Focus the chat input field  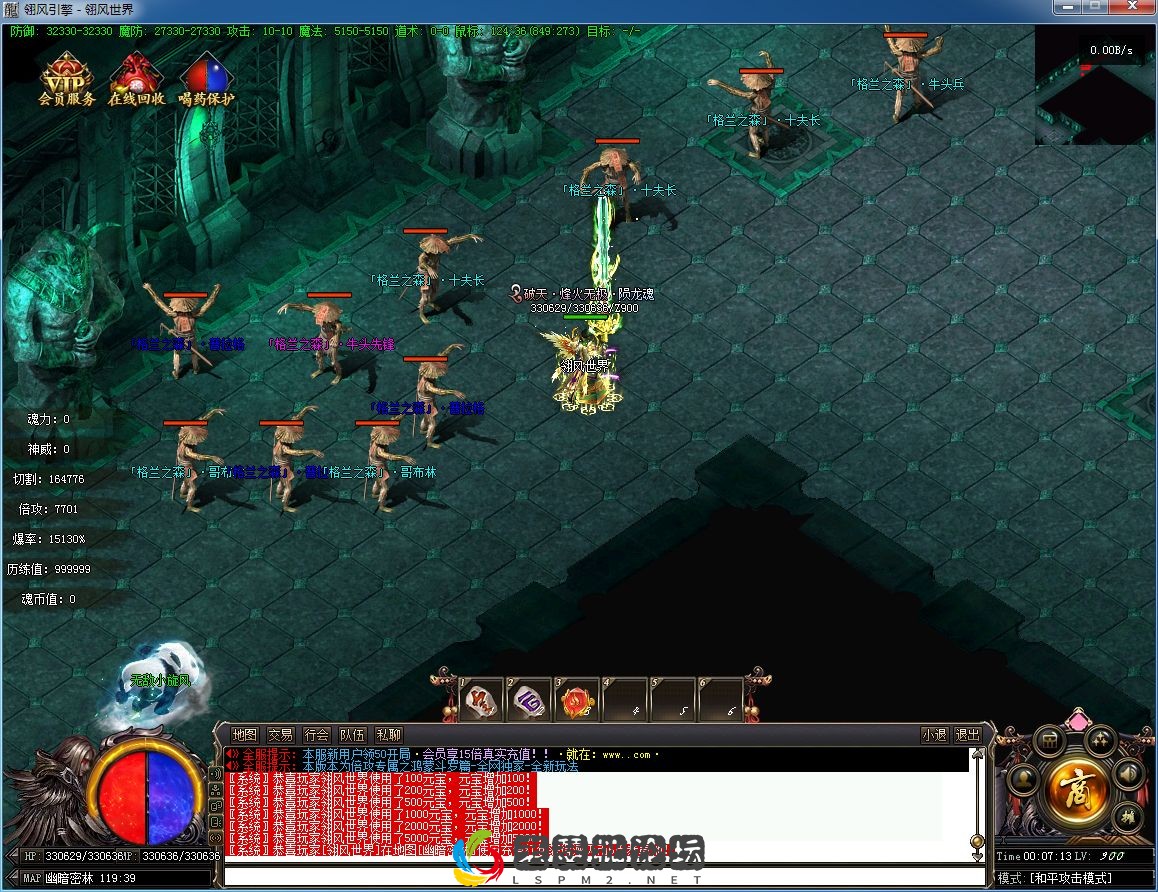(600, 877)
